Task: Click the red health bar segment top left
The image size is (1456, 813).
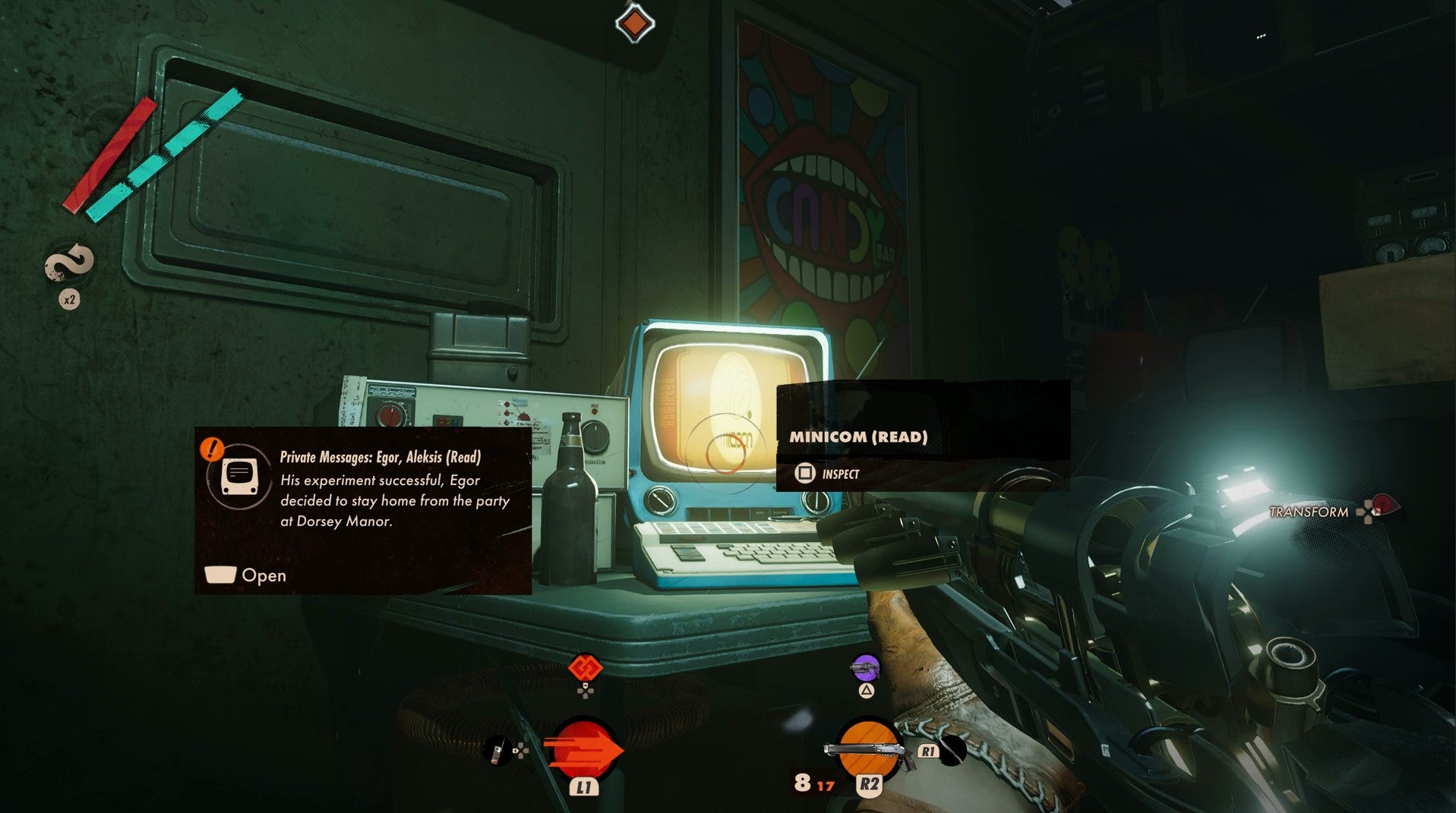Action: click(x=110, y=152)
